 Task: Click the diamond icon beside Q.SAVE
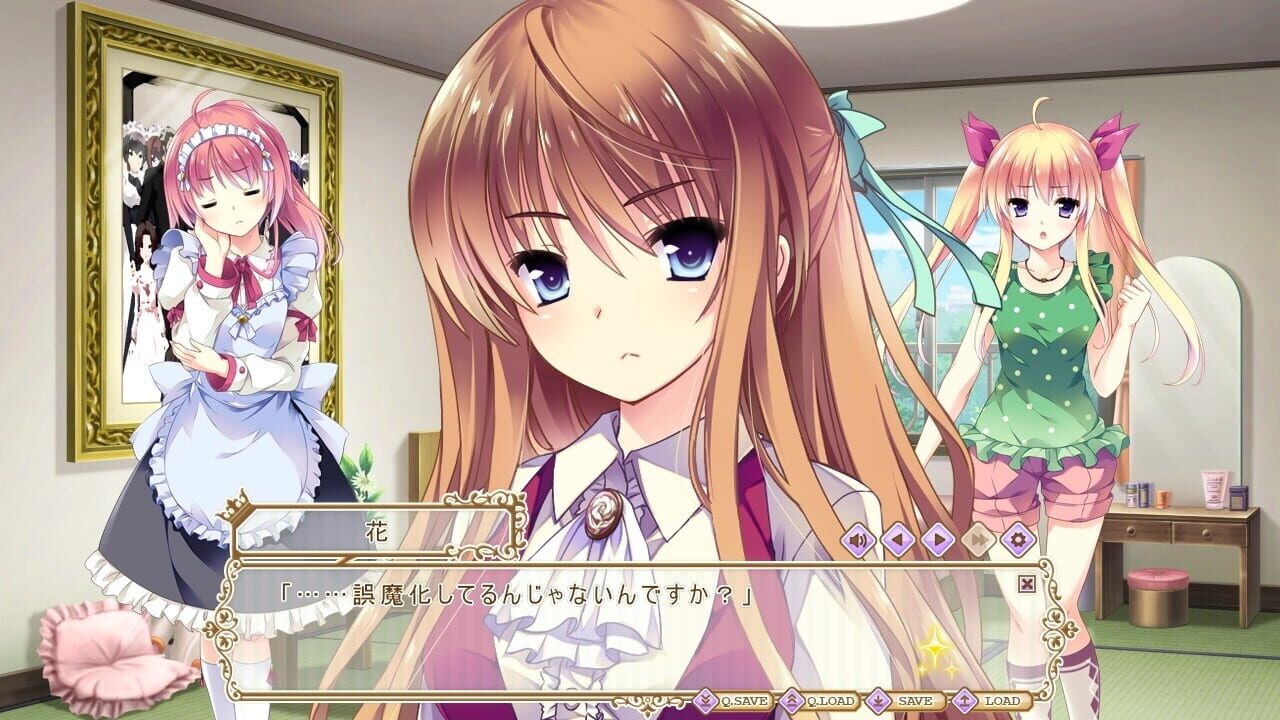(x=704, y=700)
